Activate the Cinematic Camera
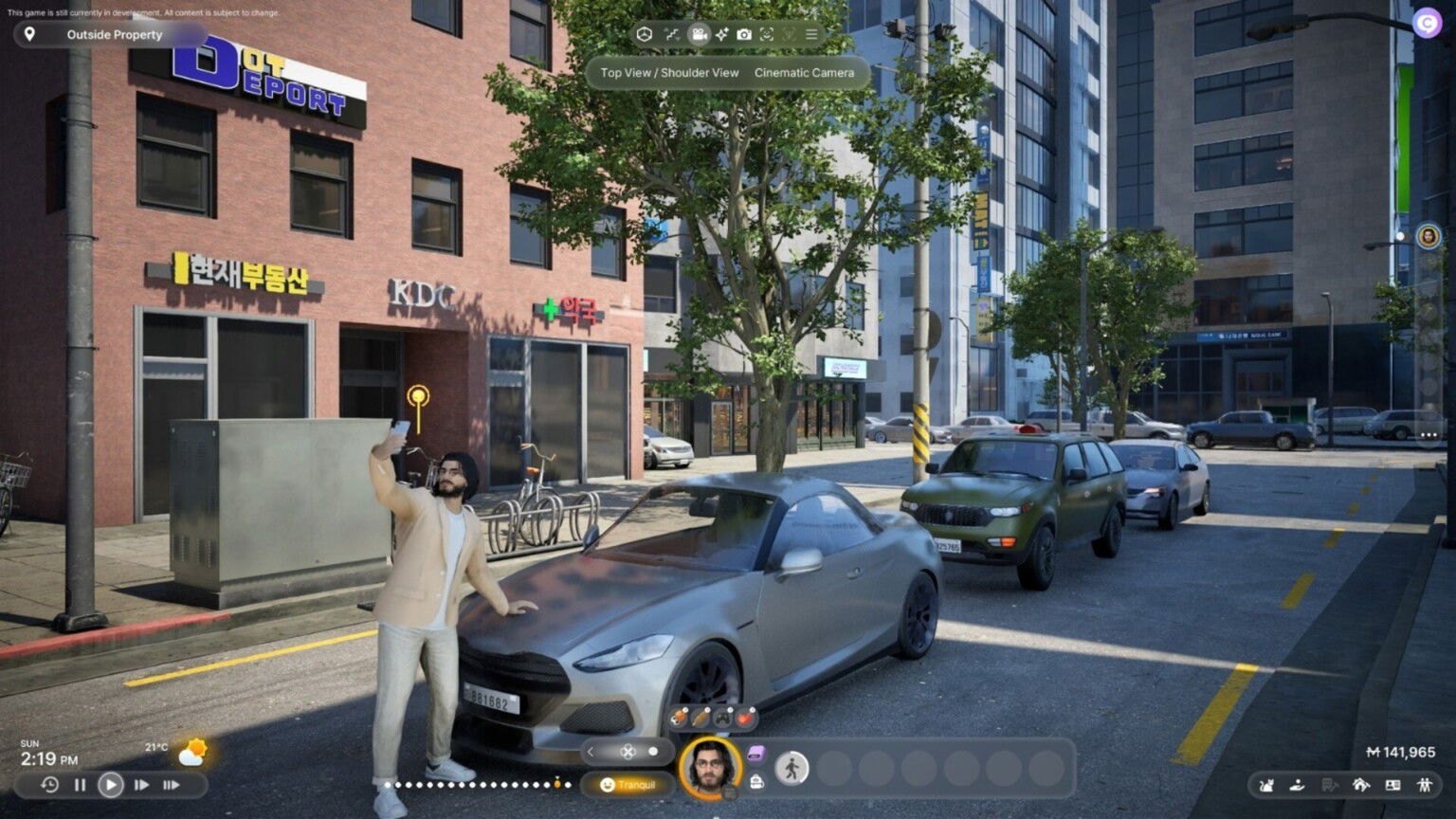1456x819 pixels. click(x=805, y=72)
